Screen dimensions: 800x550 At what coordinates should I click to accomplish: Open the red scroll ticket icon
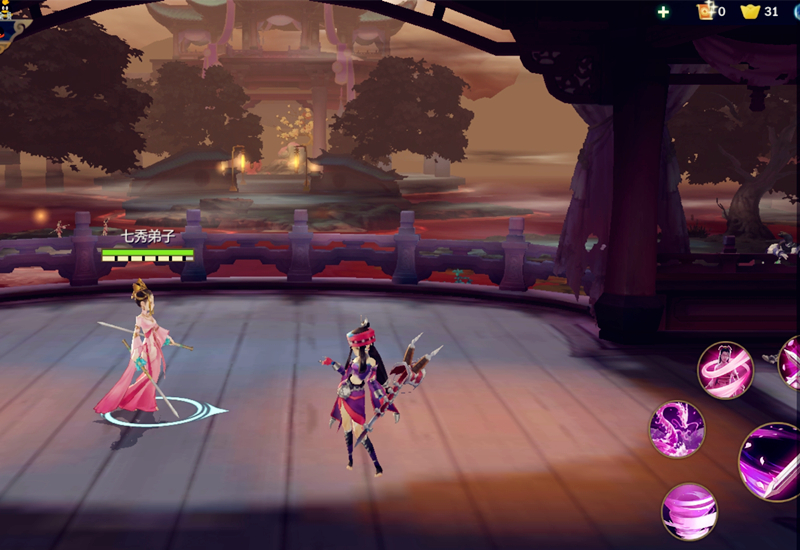pyautogui.click(x=706, y=11)
